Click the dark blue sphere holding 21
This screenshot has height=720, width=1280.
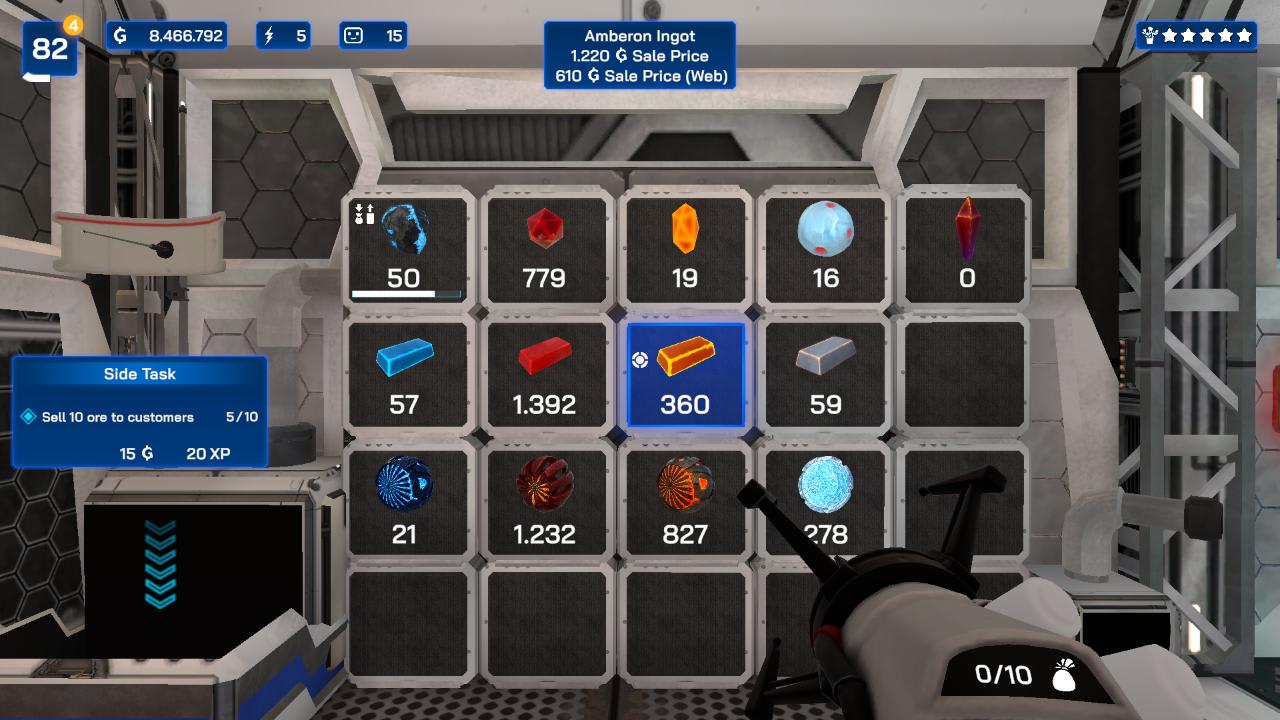(x=406, y=502)
